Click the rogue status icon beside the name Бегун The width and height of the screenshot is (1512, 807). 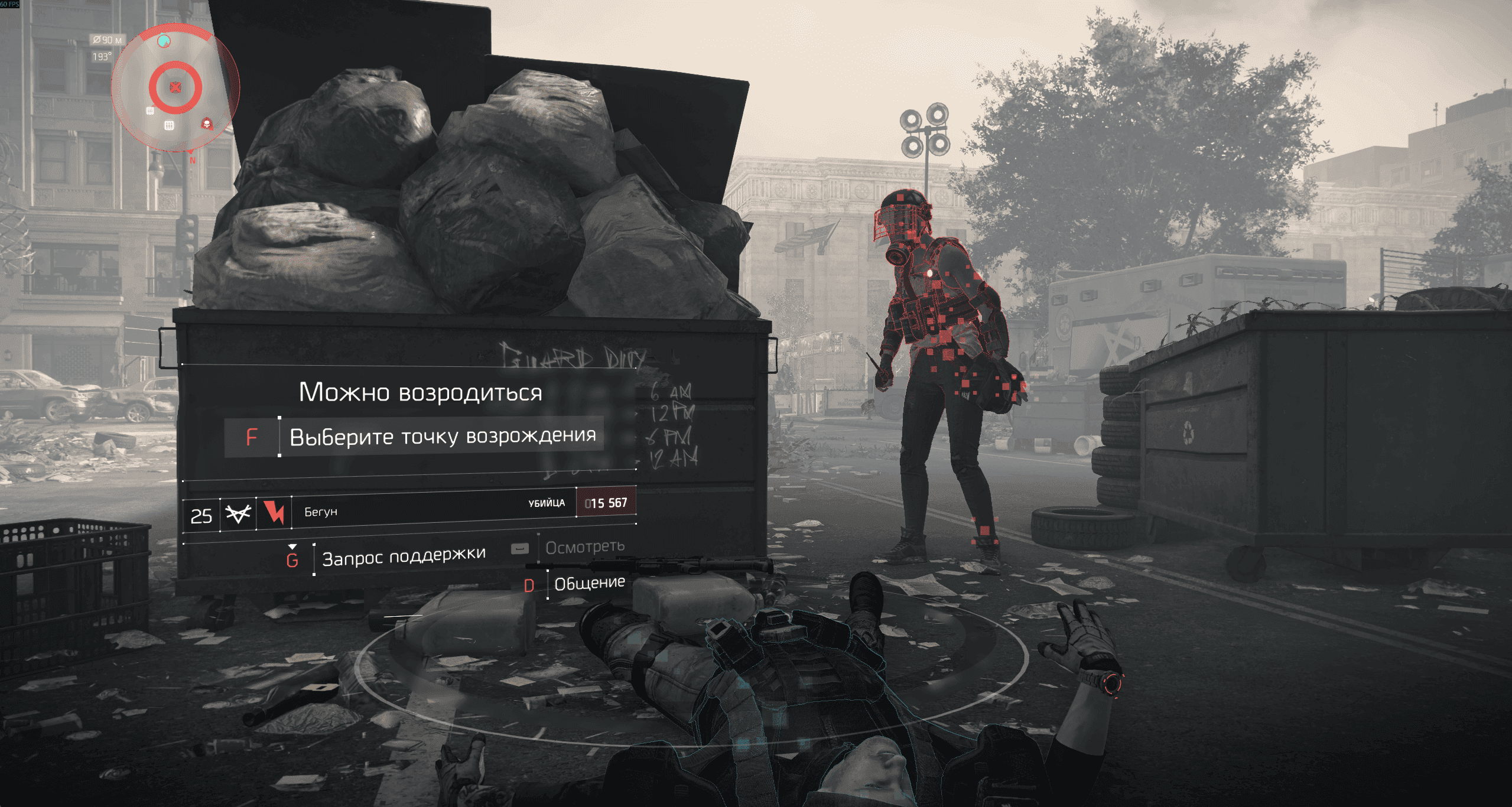(x=273, y=512)
